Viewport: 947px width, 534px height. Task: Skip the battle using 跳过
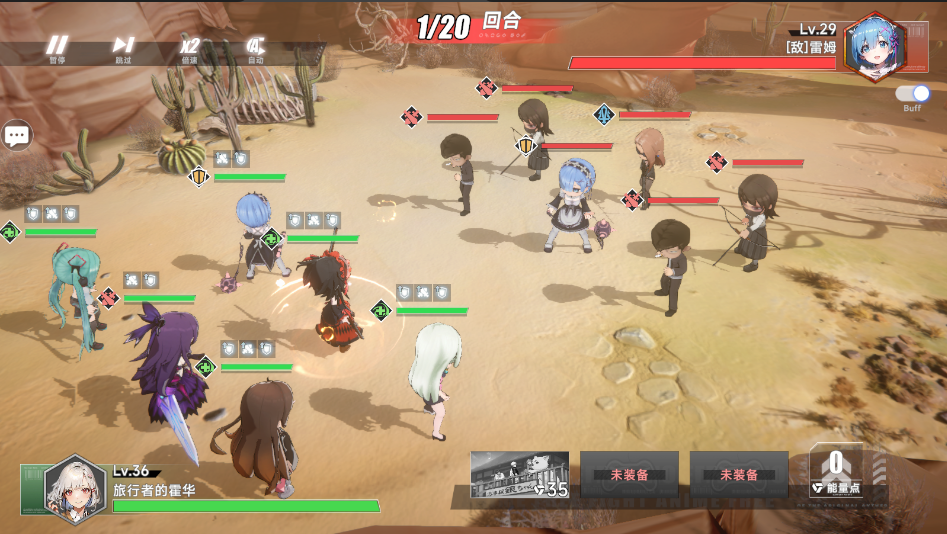tap(123, 47)
